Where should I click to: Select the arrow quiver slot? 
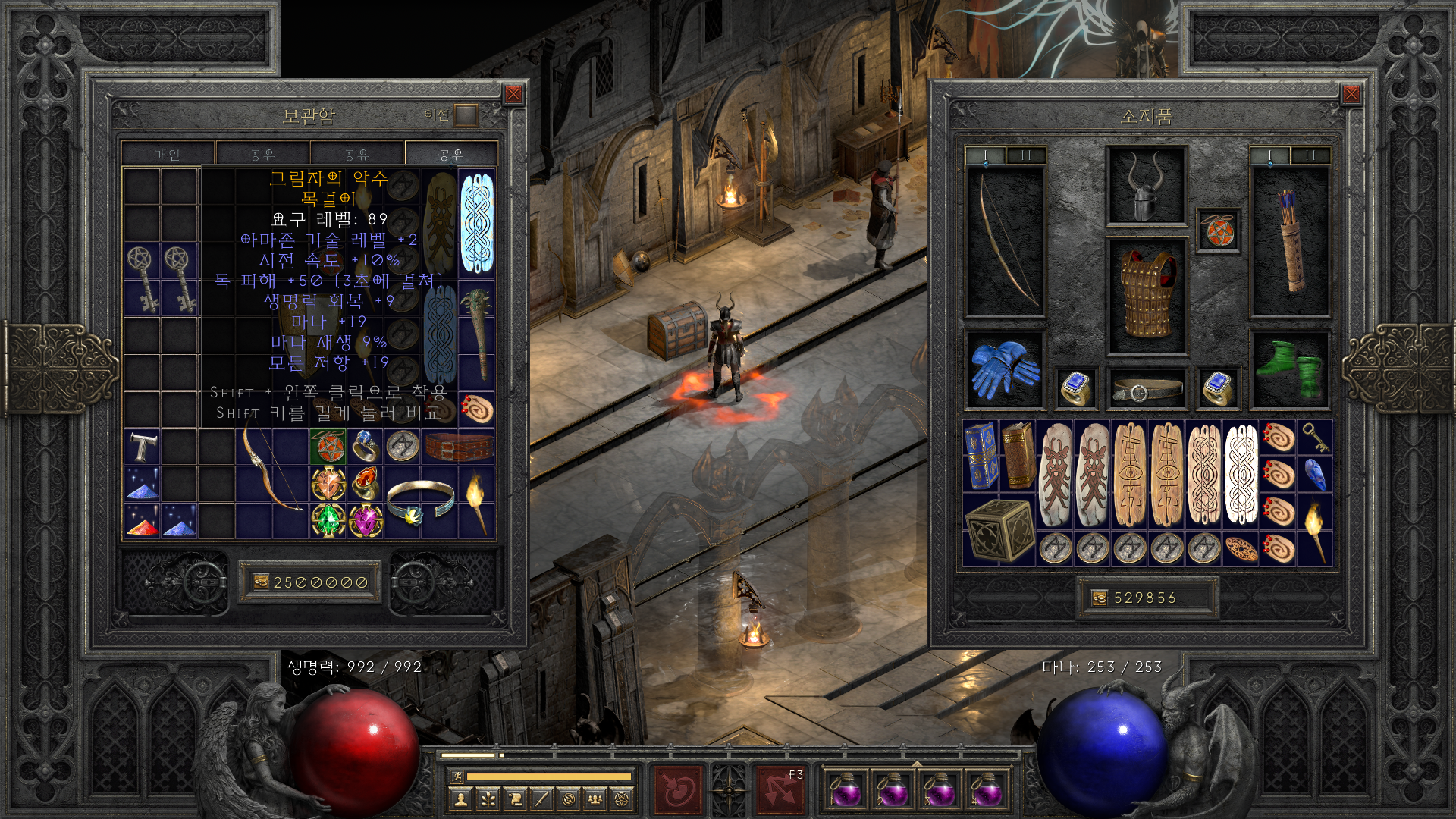(x=1290, y=241)
